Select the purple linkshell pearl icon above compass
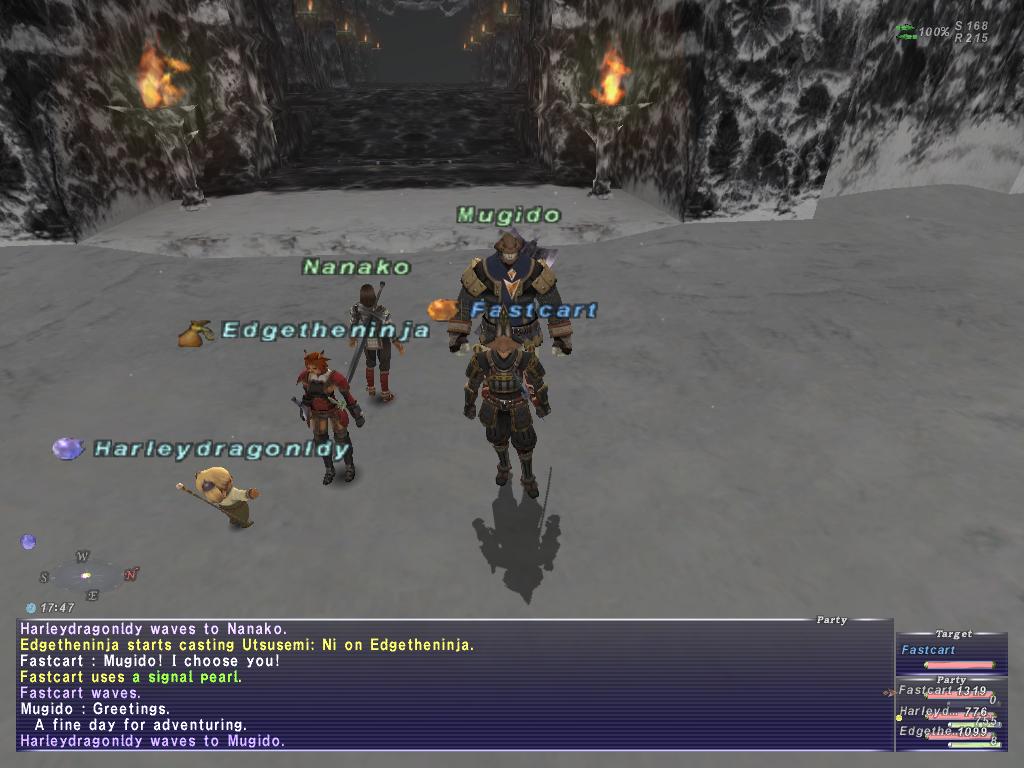The height and width of the screenshot is (768, 1024). pos(28,542)
